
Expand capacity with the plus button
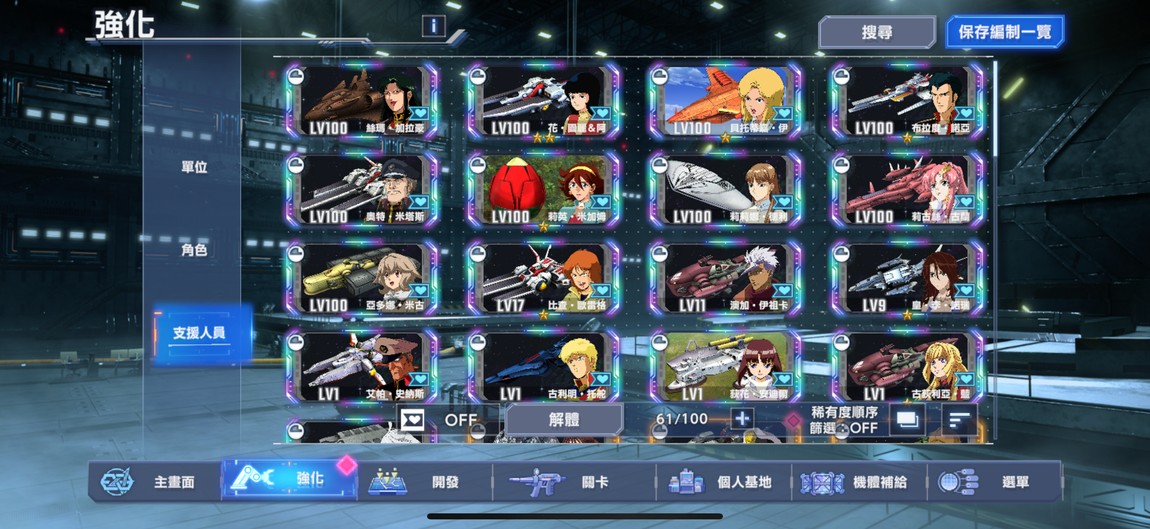[x=741, y=419]
